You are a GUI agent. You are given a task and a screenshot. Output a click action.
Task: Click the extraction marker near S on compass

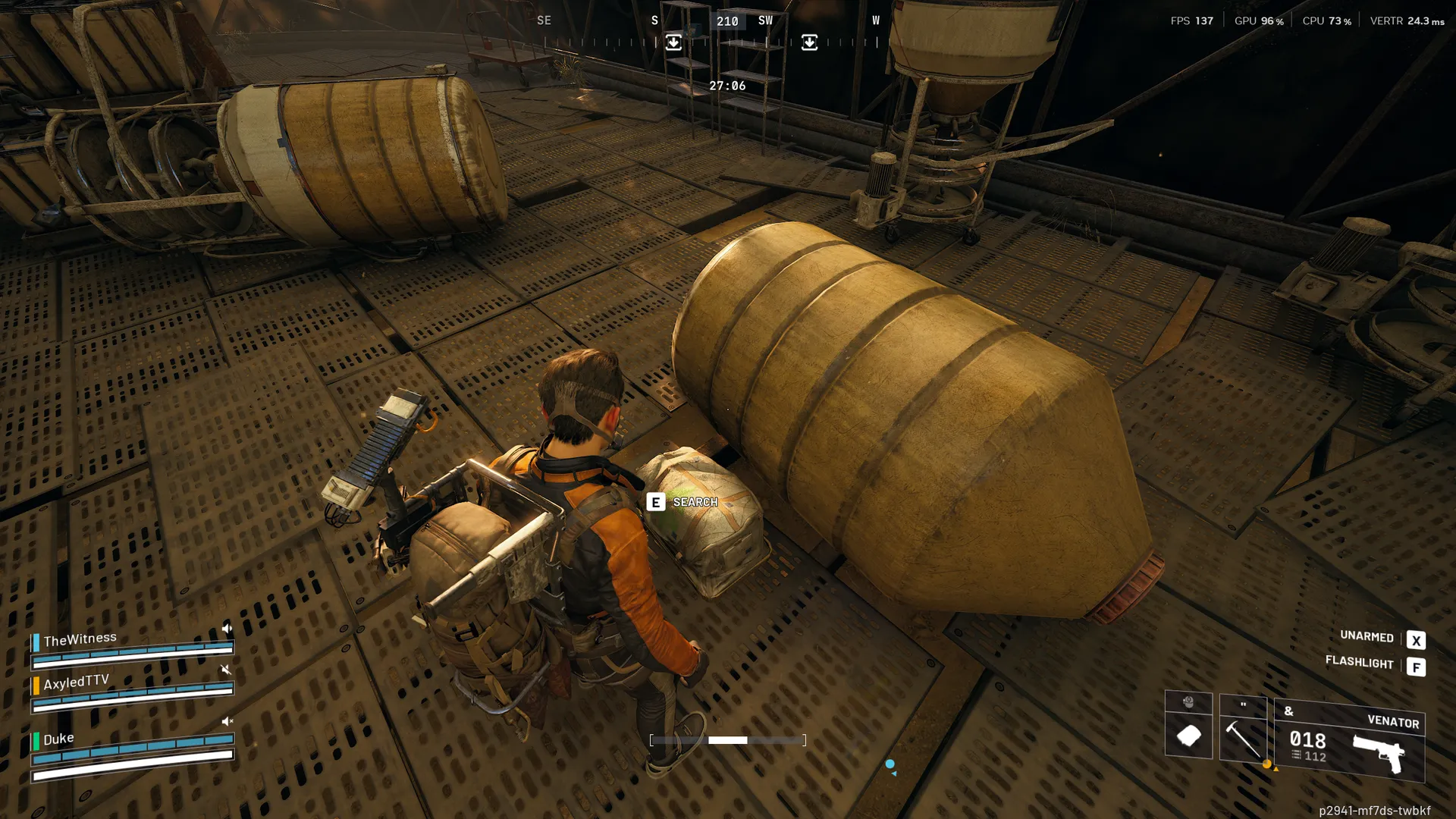(x=673, y=42)
